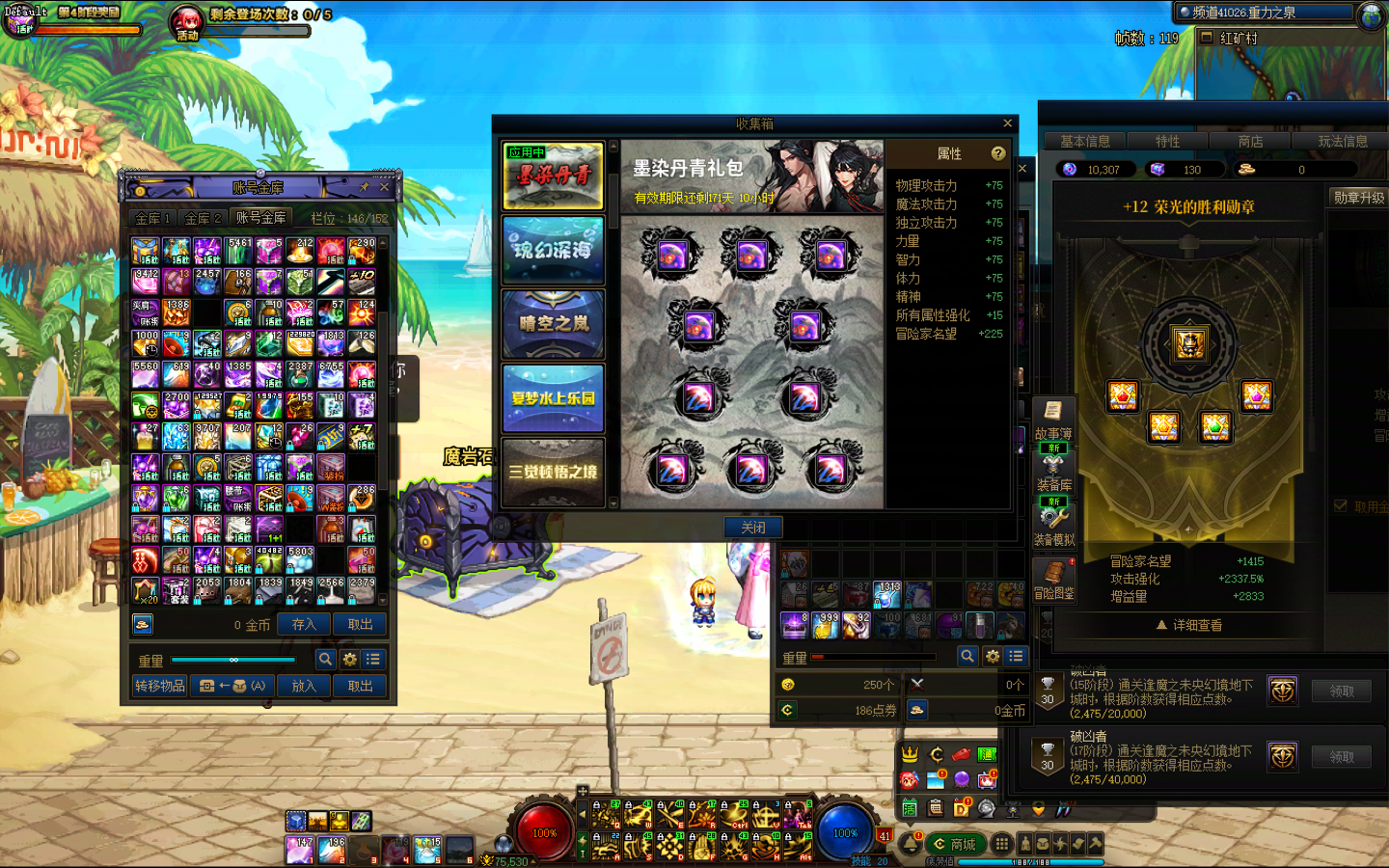This screenshot has width=1389, height=868.
Task: Open the 商城 mall button
Action: [x=955, y=844]
